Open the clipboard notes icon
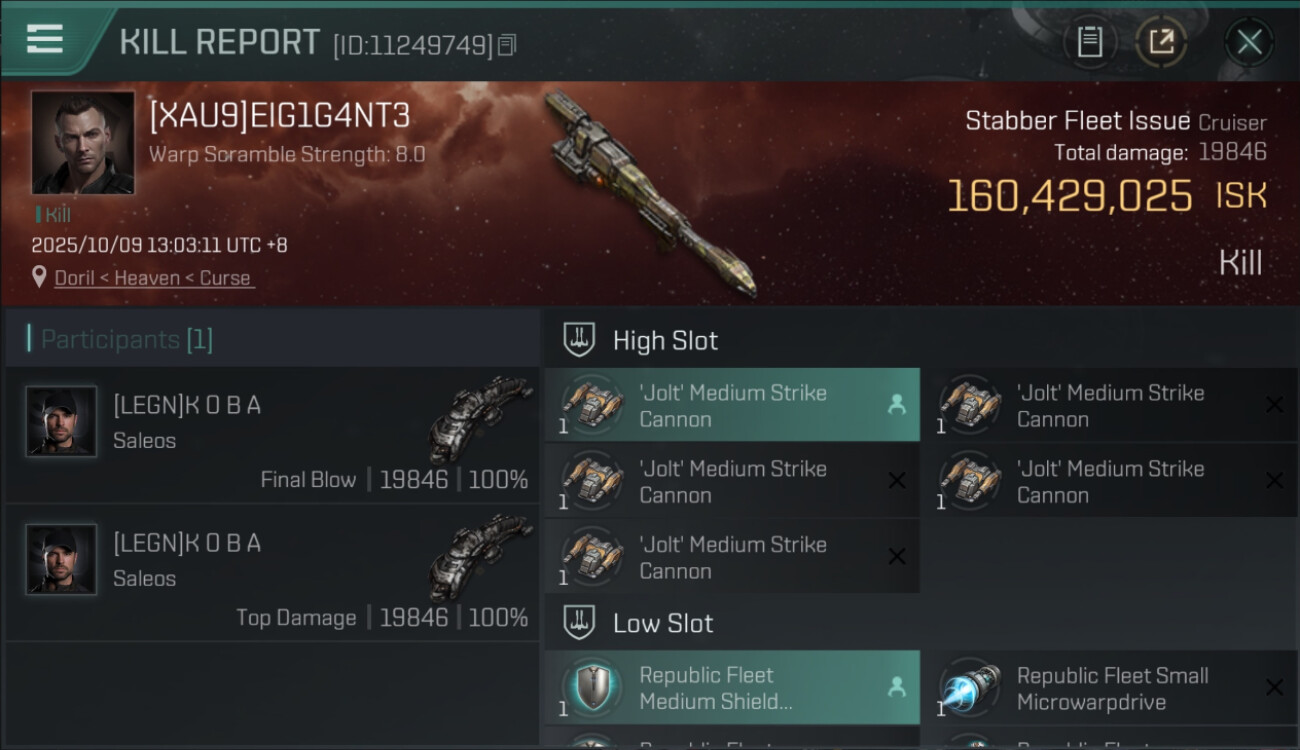The image size is (1300, 750). 1089,42
